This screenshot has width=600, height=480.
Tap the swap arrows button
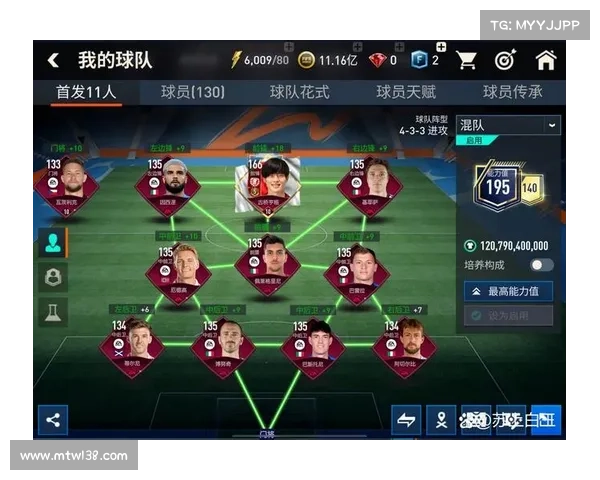(405, 420)
